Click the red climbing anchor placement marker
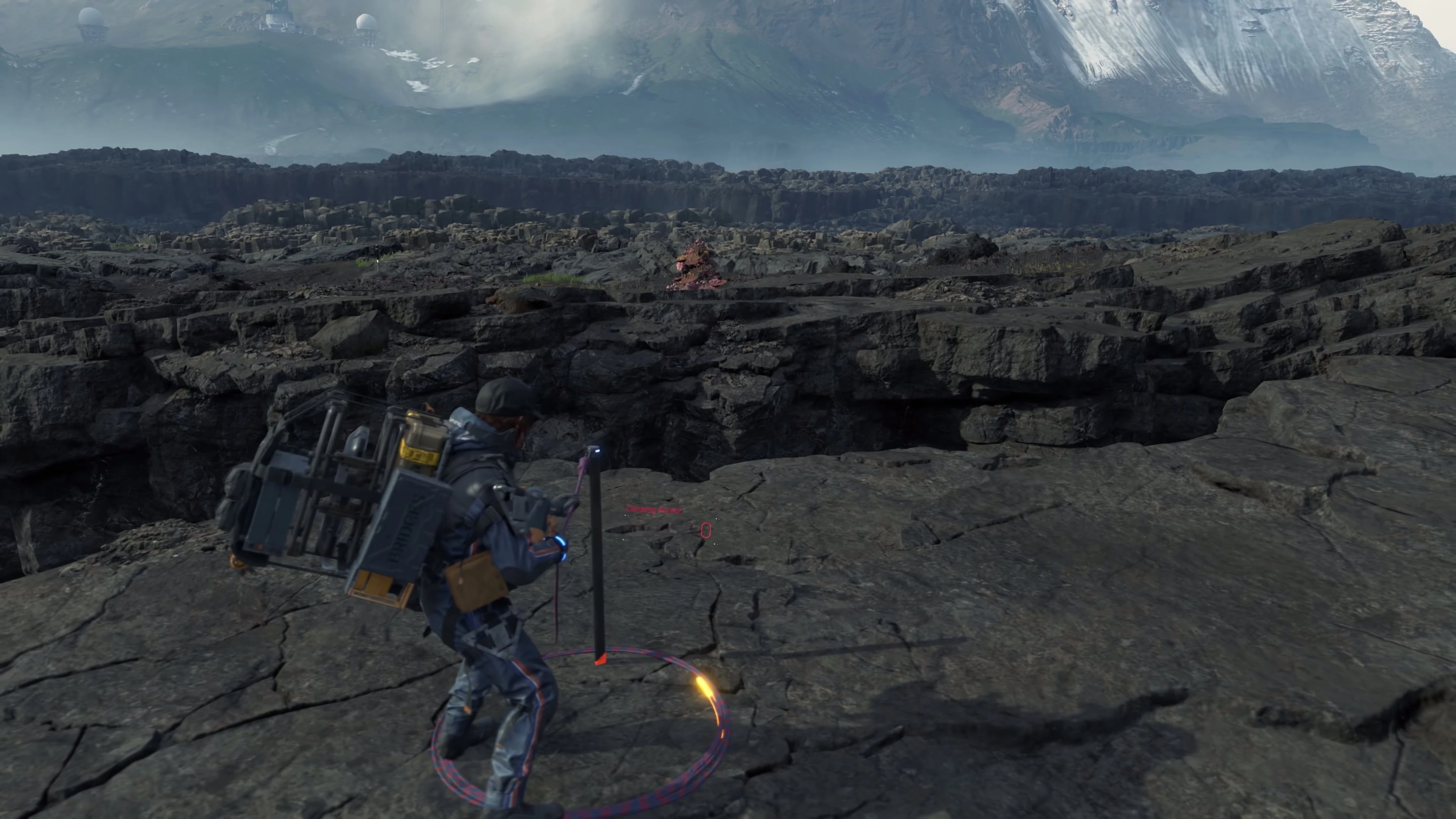 coord(705,530)
